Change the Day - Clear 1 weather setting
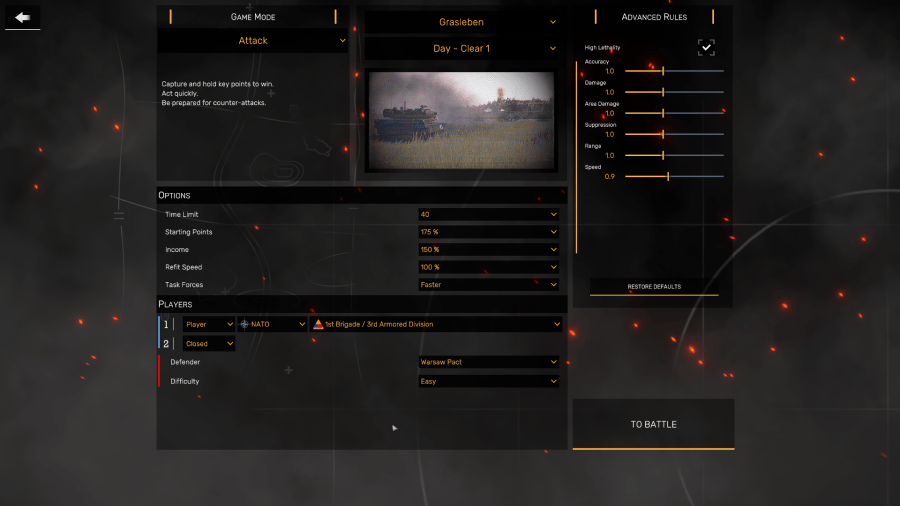Viewport: 900px width, 506px height. coord(461,49)
